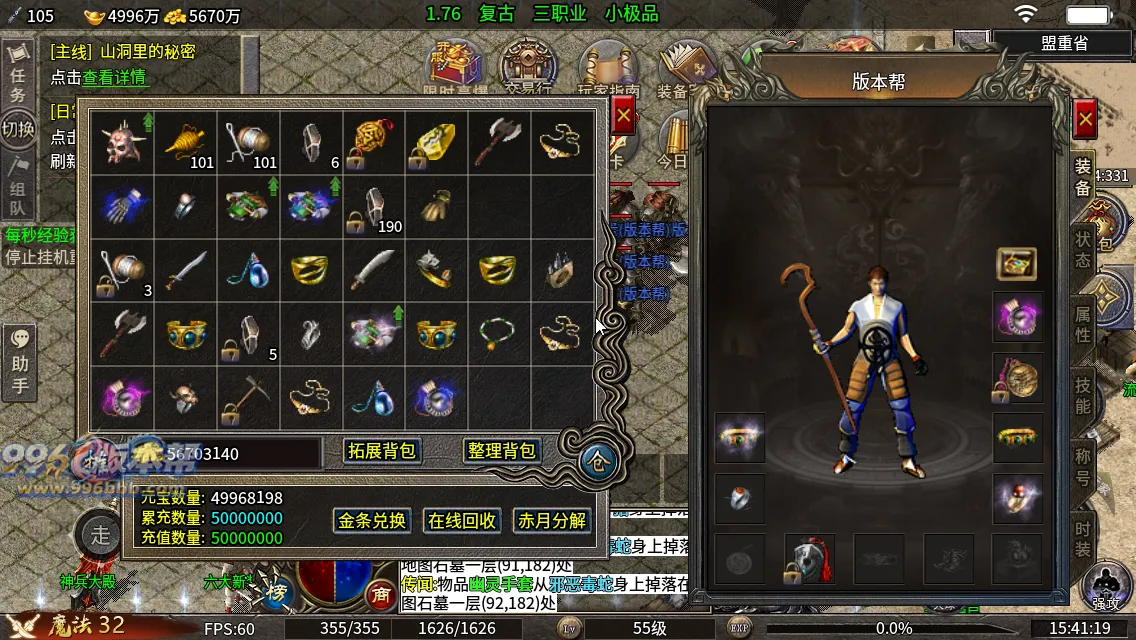Close the character equipment panel
The image size is (1136, 640).
pos(1085,120)
